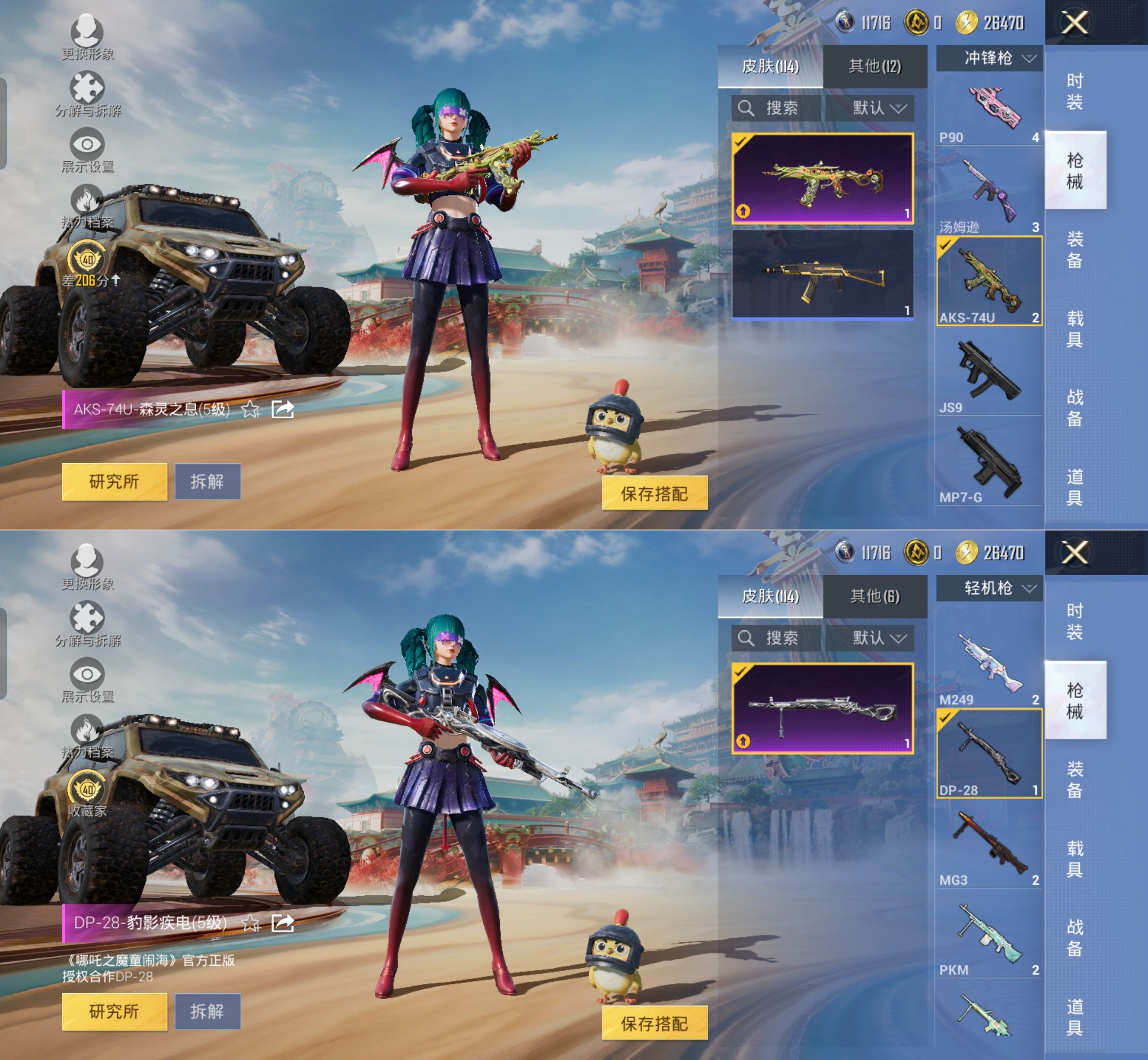Choose the M249 weapon entry
Viewport: 1148px width, 1060px height.
[x=989, y=668]
